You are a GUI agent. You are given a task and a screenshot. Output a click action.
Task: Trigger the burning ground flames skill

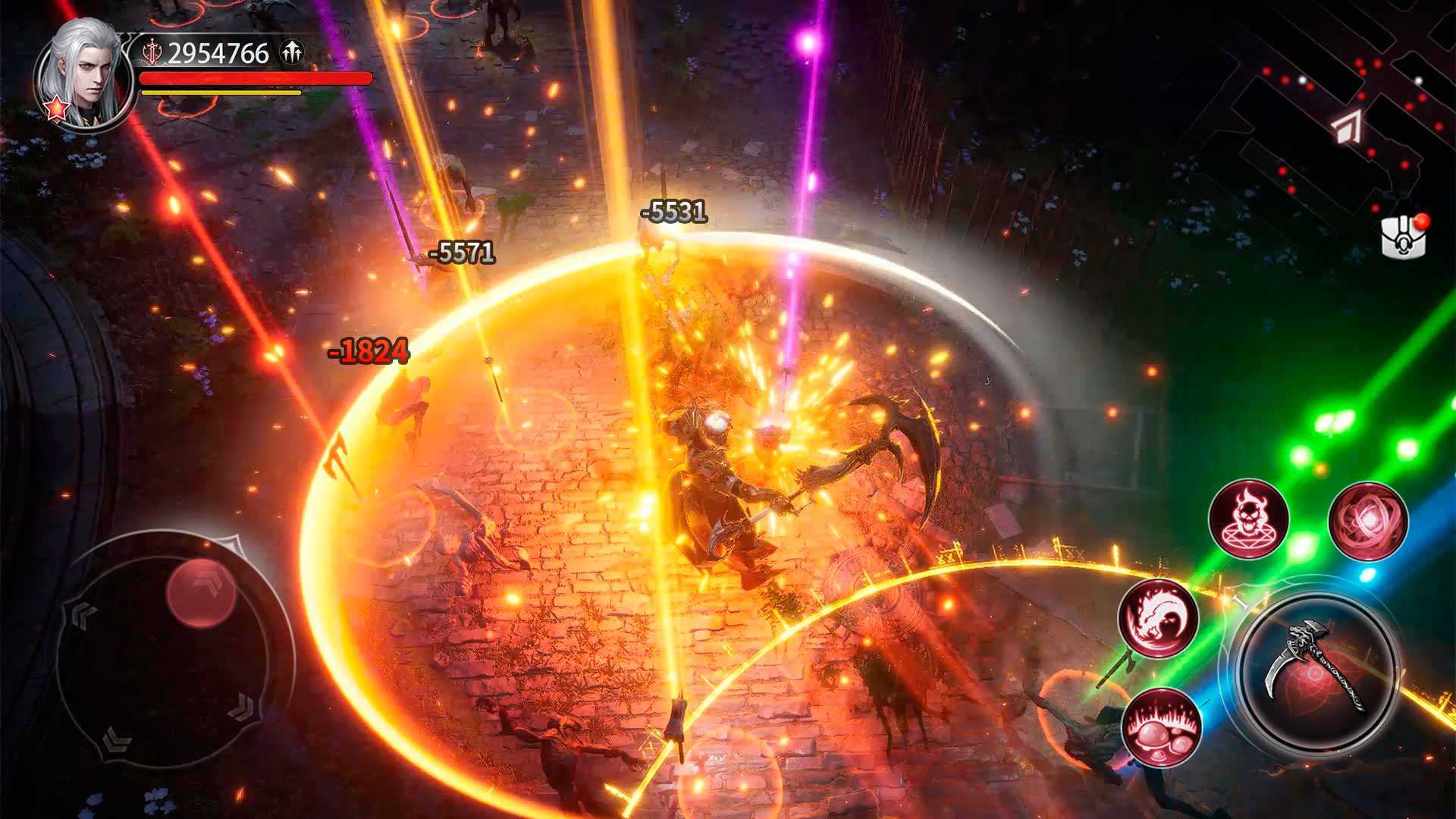(x=1160, y=726)
